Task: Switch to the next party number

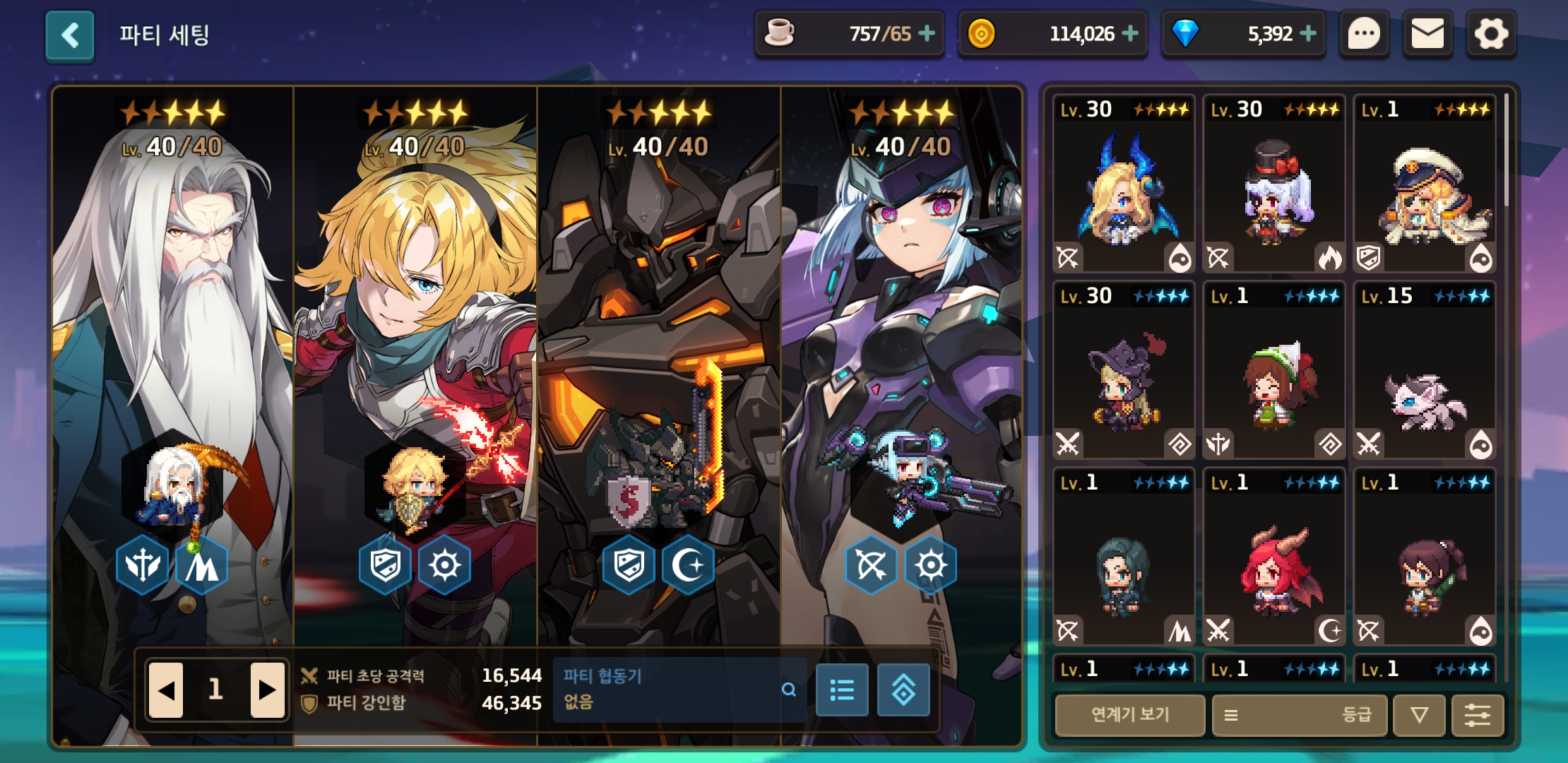Action: (267, 690)
